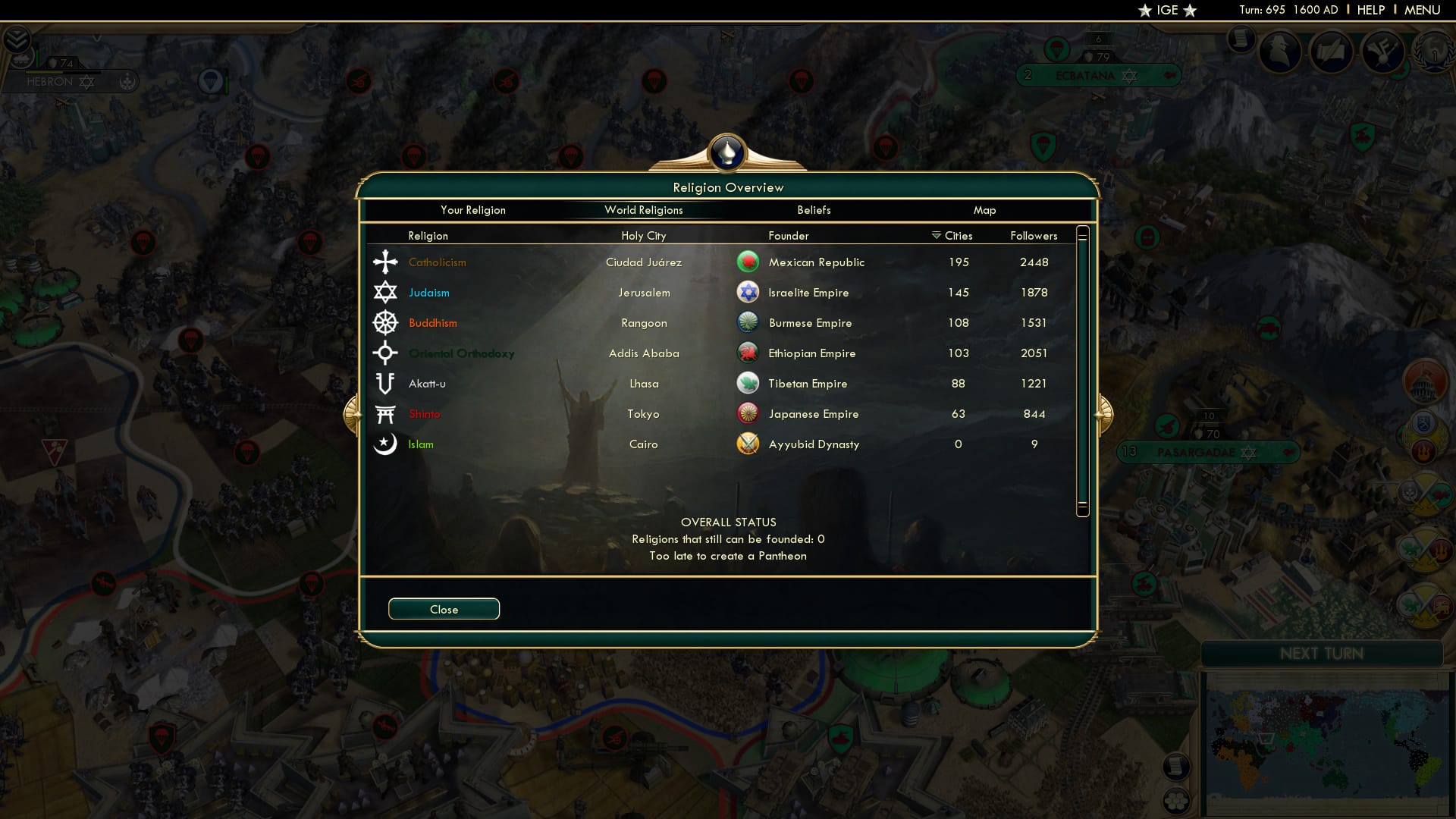Switch to the Your Religion tab
This screenshot has width=1456, height=819.
pyautogui.click(x=474, y=210)
